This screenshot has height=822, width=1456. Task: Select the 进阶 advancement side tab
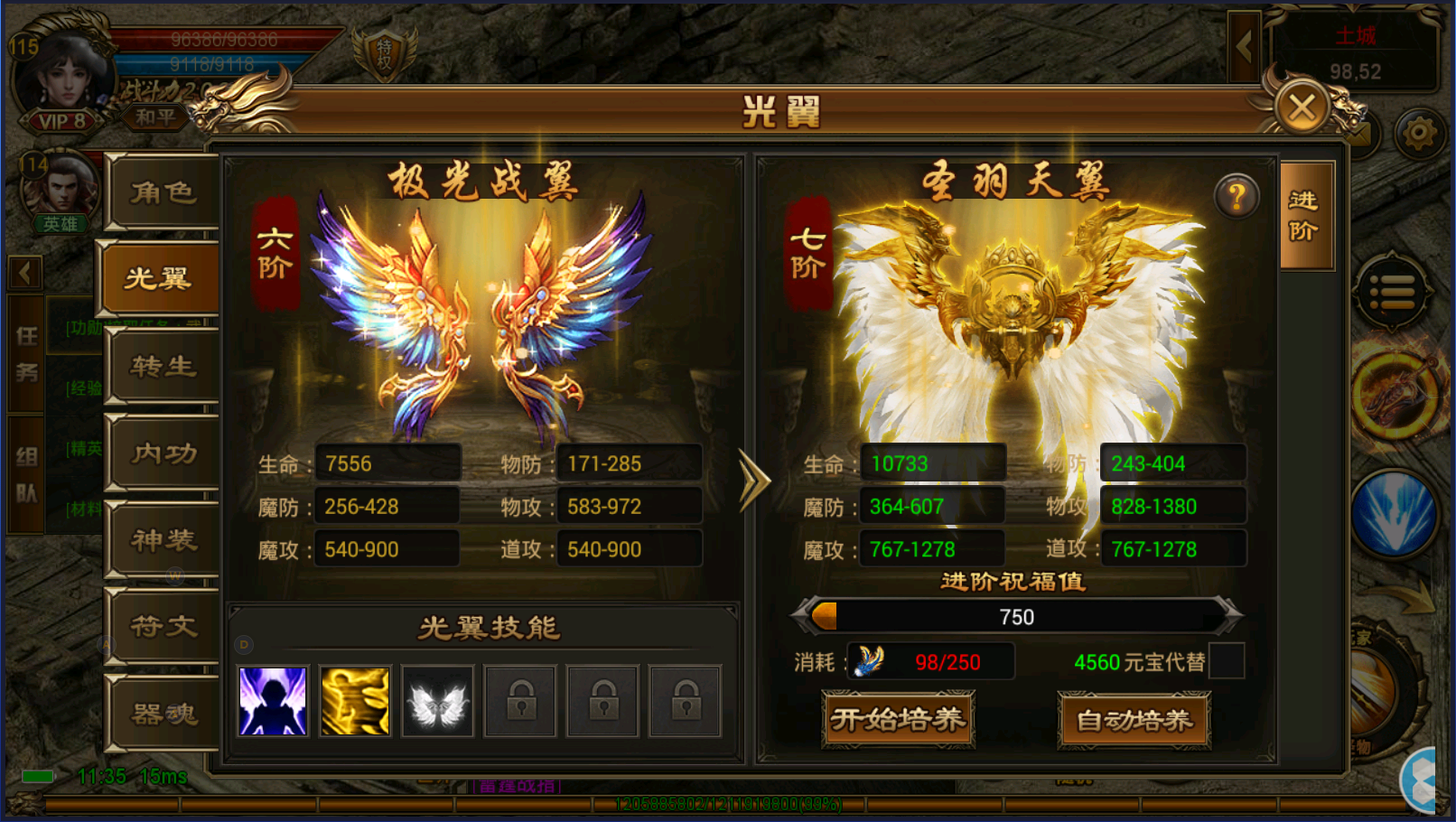click(1305, 216)
